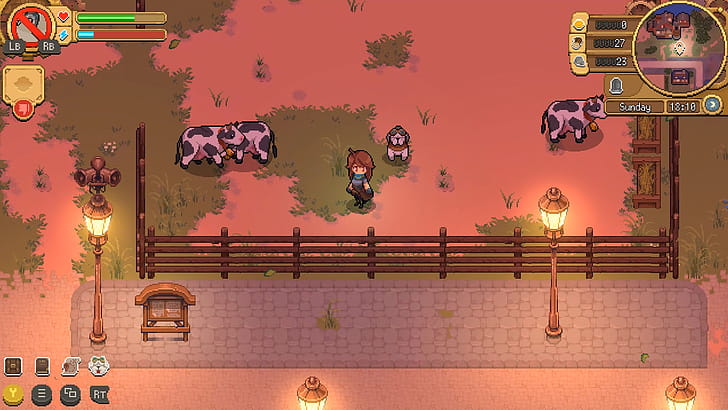Select the white dog companion icon
This screenshot has height=410, width=728.
point(99,366)
